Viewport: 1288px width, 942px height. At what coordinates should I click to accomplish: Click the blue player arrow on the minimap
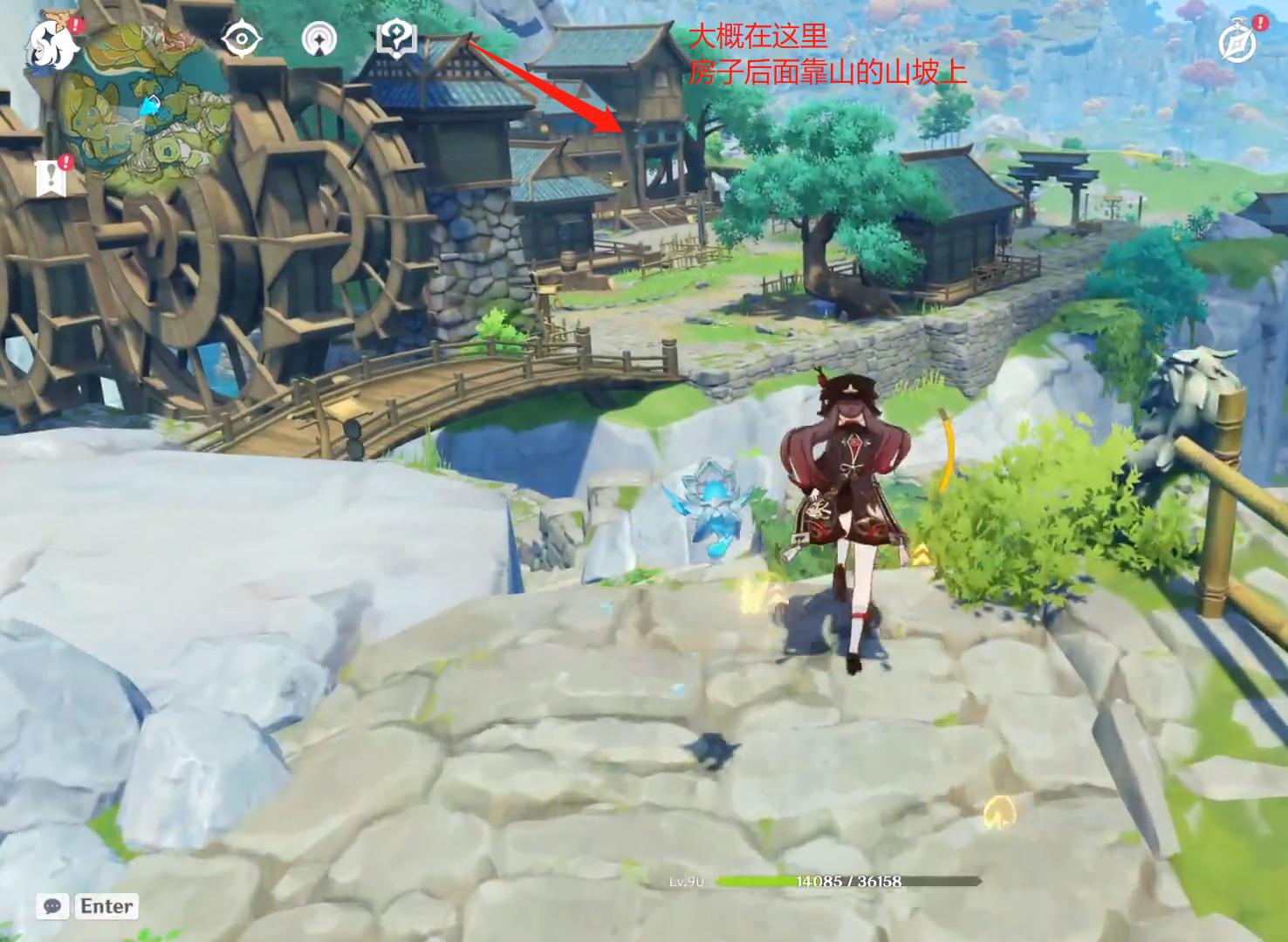tap(150, 107)
